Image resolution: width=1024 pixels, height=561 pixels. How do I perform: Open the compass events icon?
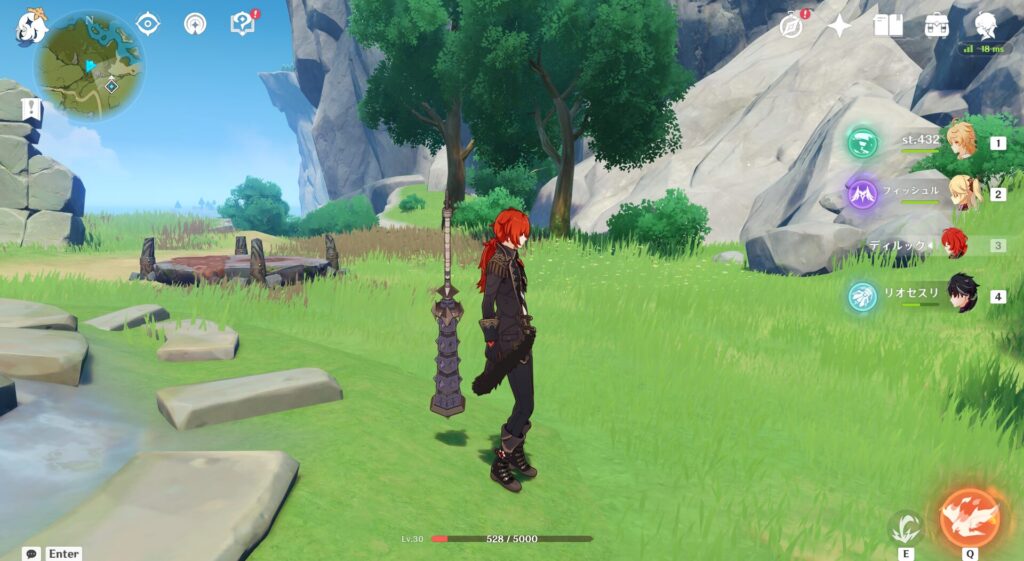point(792,25)
